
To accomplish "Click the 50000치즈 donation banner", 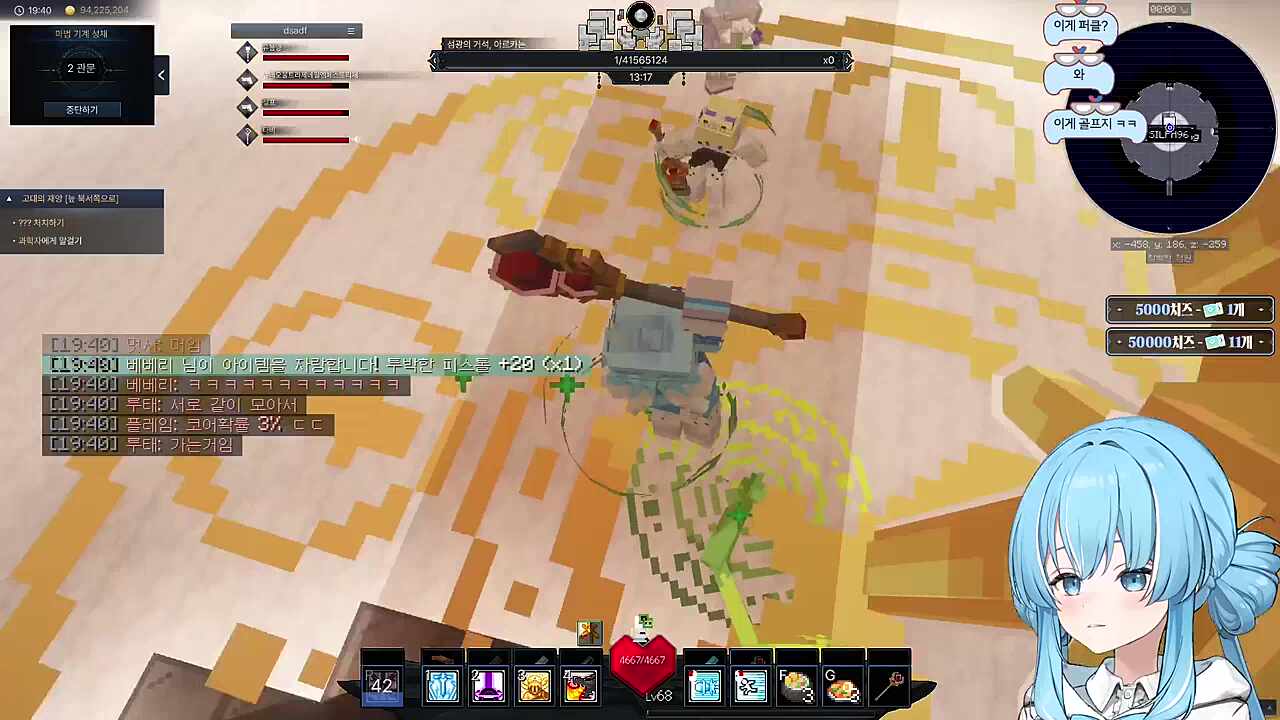I will (1189, 342).
